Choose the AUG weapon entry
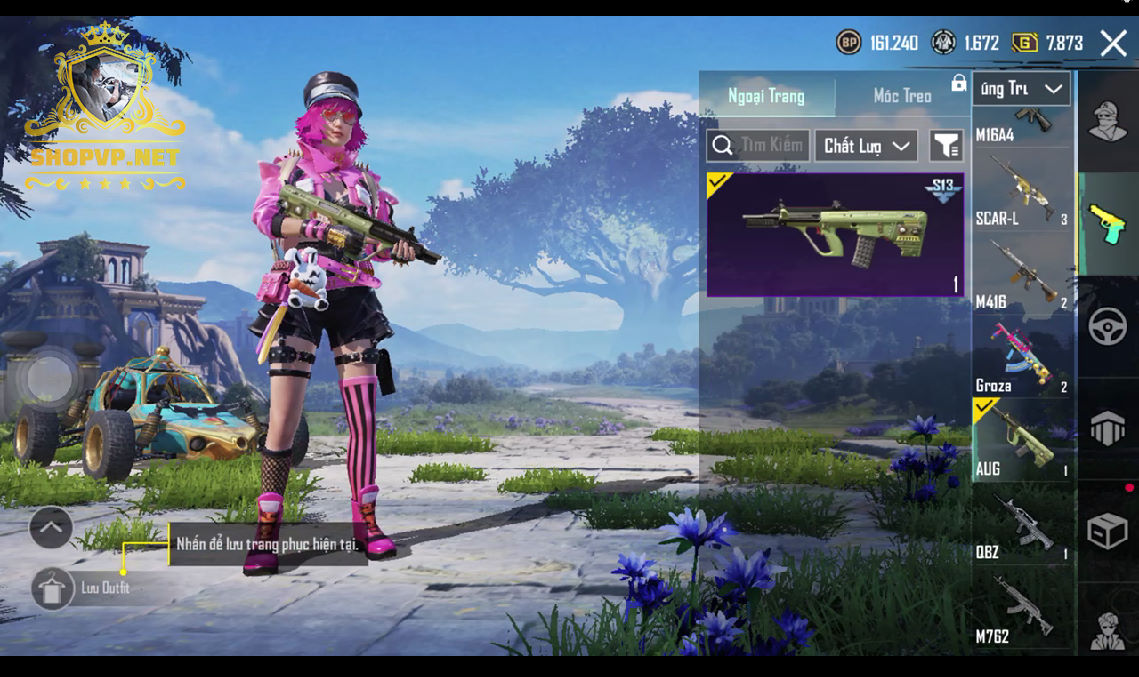This screenshot has height=677, width=1139. pyautogui.click(x=1022, y=440)
